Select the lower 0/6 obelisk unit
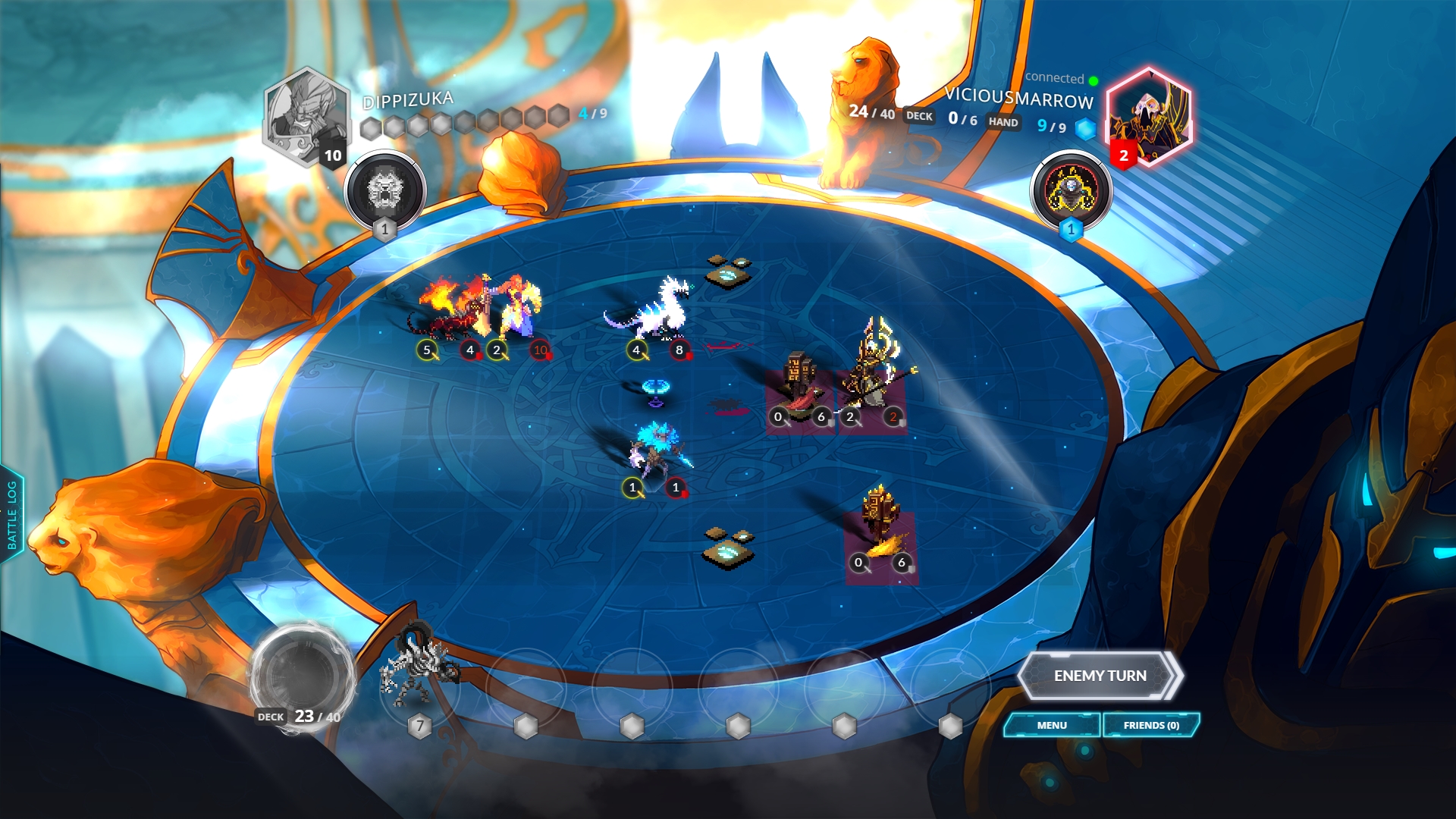Screen dimensions: 1456x819 [881, 523]
